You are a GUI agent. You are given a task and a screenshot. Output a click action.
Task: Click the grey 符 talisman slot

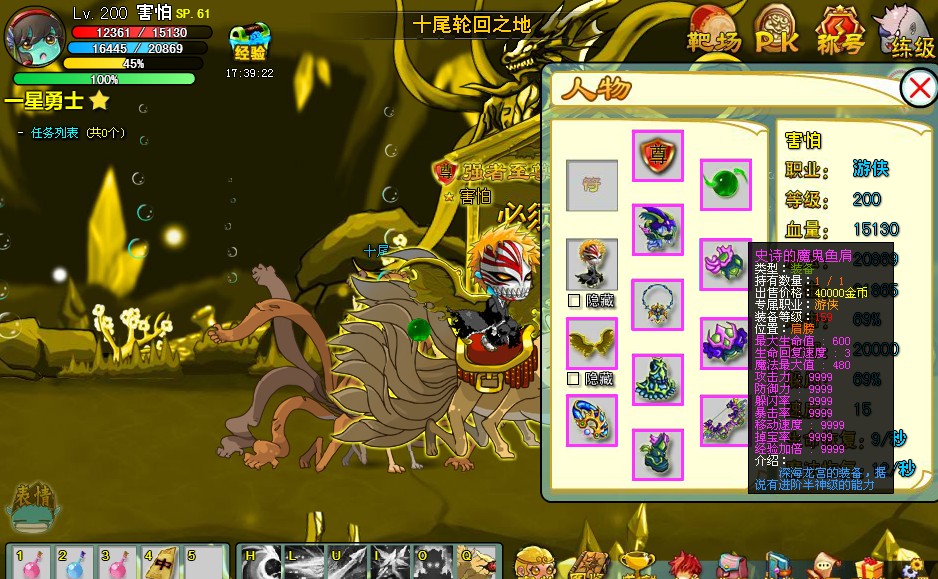click(x=591, y=185)
